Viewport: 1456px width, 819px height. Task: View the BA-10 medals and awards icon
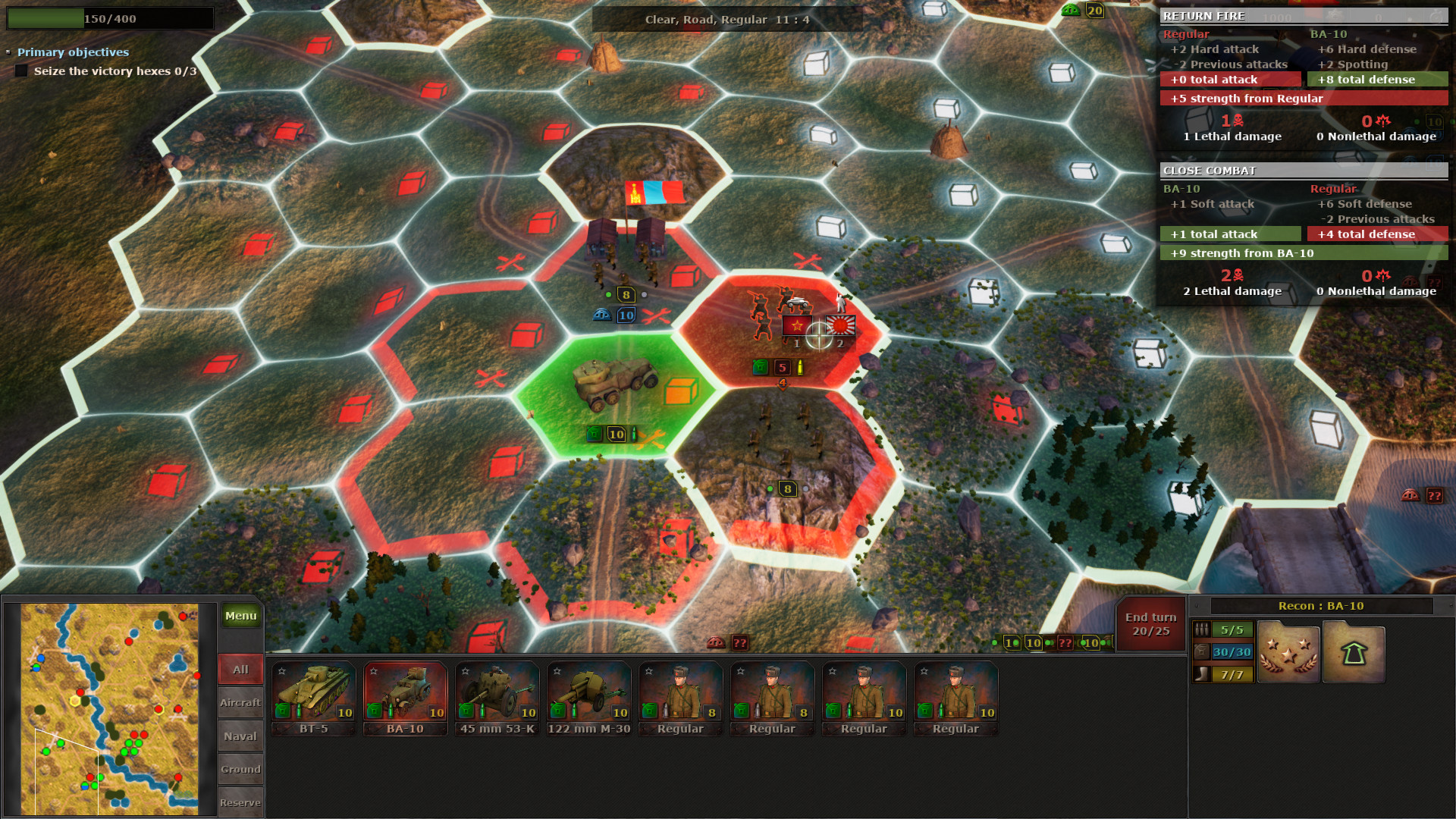[x=1288, y=652]
